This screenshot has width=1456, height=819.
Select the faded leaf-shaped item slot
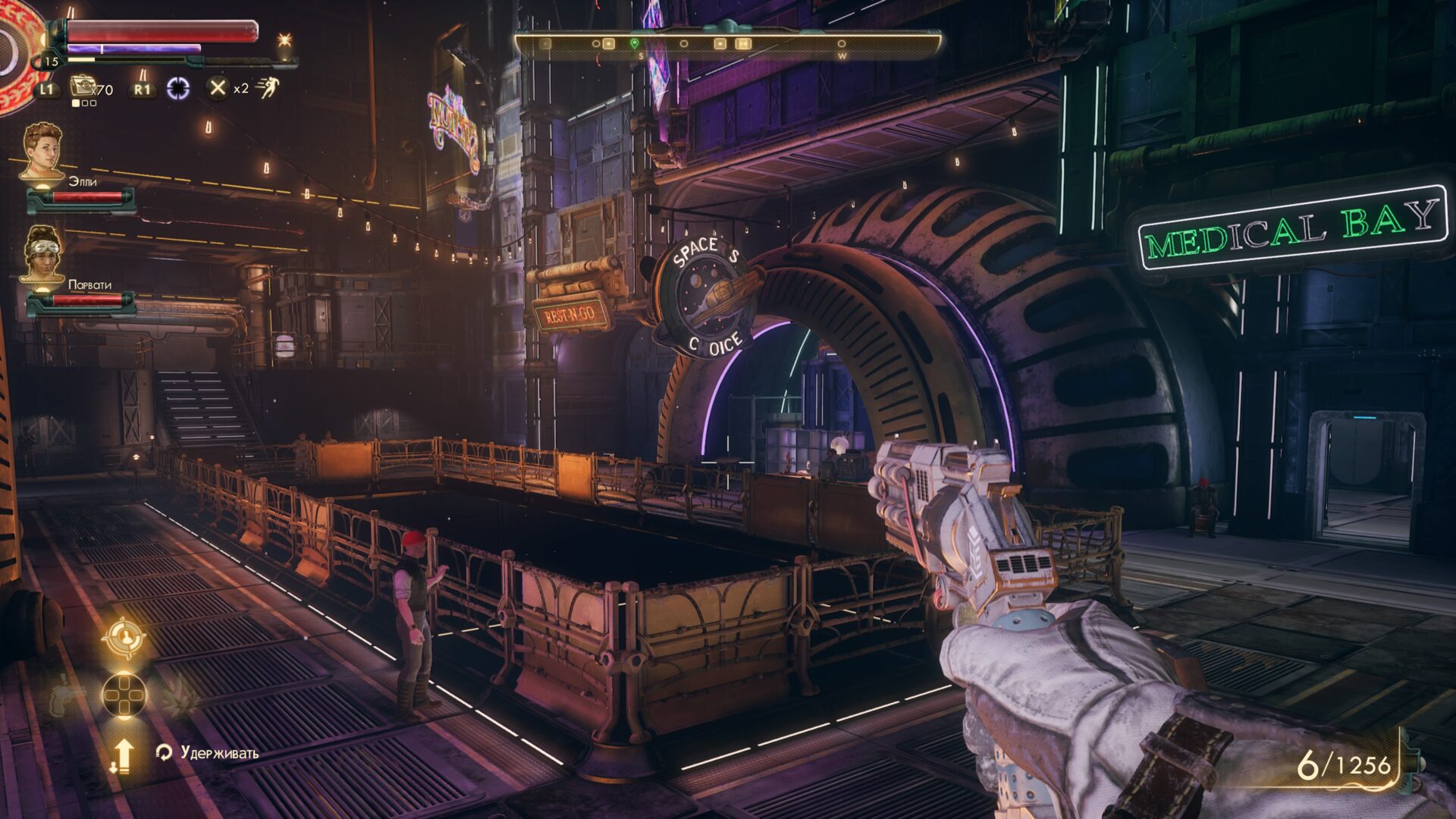[180, 695]
